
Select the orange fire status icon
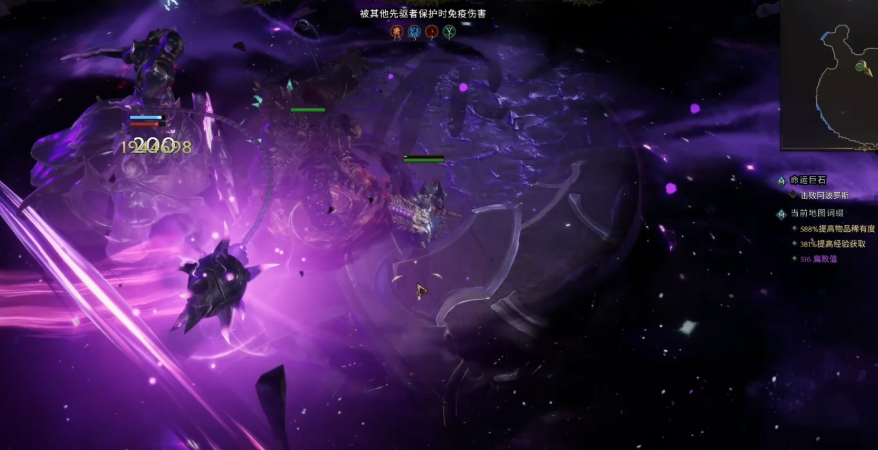pyautogui.click(x=397, y=32)
